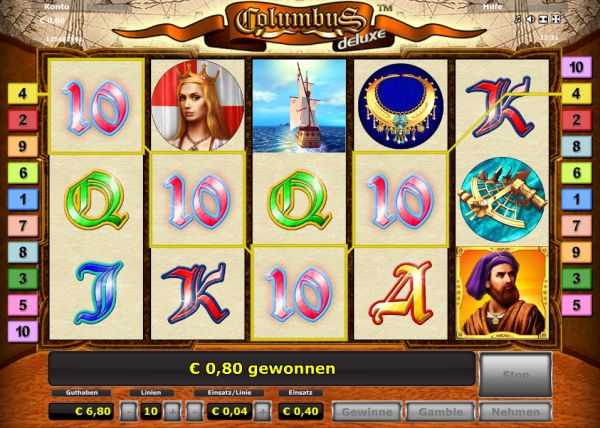
Task: Select the green payline 3 marker on right
Action: point(575,278)
